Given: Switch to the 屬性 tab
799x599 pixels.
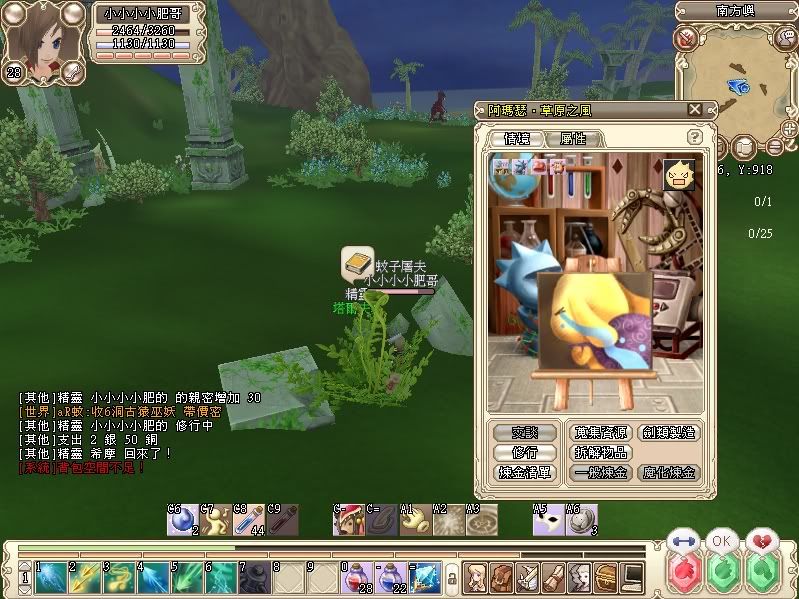Looking at the screenshot, I should [x=573, y=138].
